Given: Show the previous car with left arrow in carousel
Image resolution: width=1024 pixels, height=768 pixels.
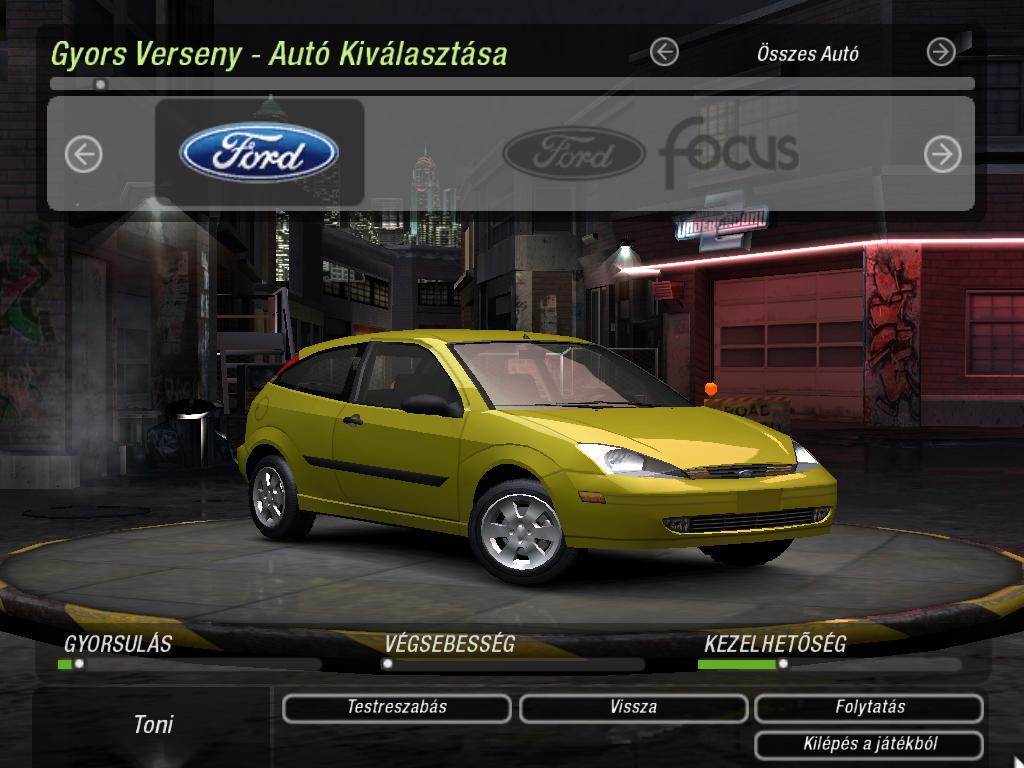Looking at the screenshot, I should point(84,154).
